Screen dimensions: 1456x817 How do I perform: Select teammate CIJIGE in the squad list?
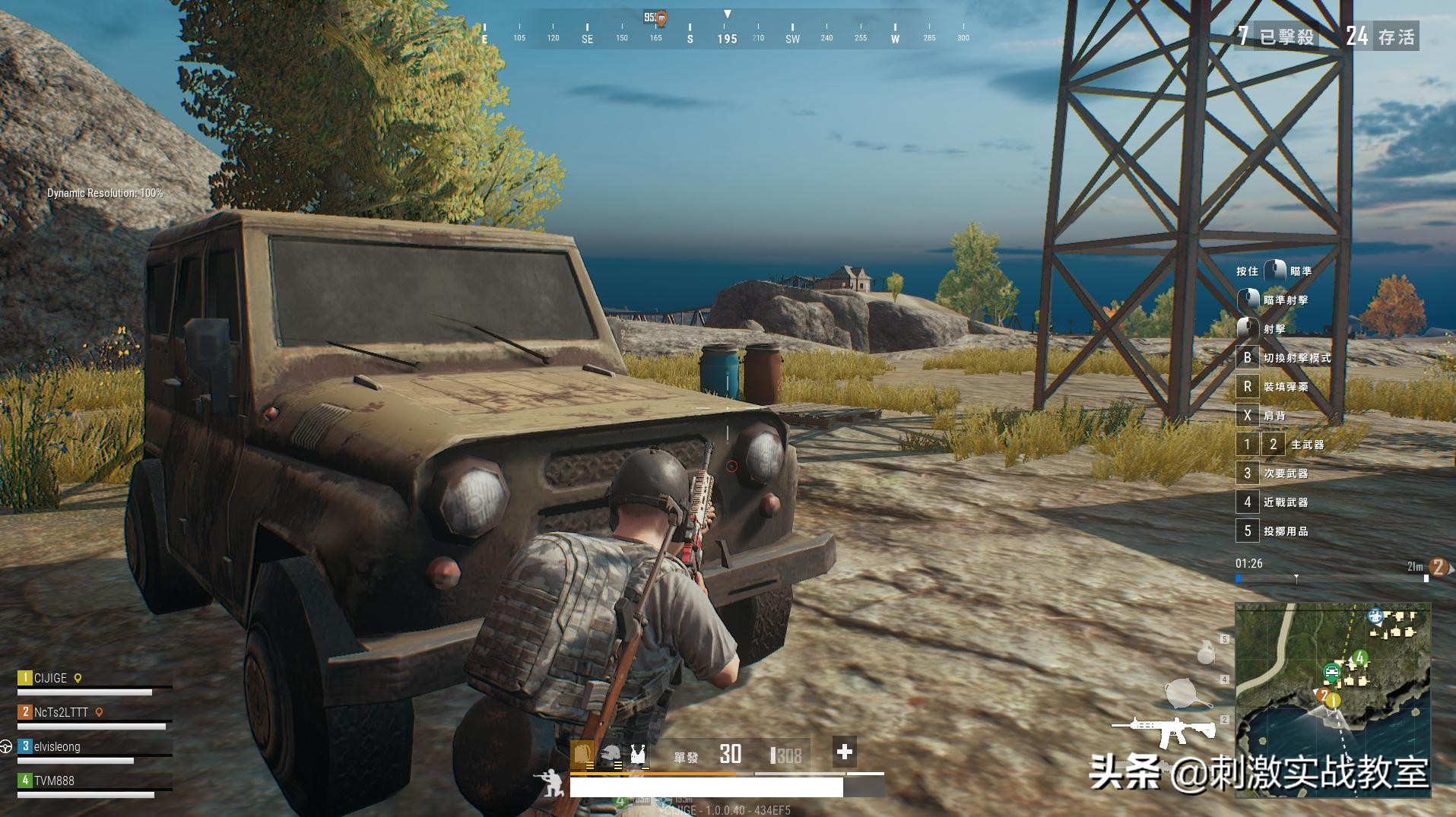(51, 678)
